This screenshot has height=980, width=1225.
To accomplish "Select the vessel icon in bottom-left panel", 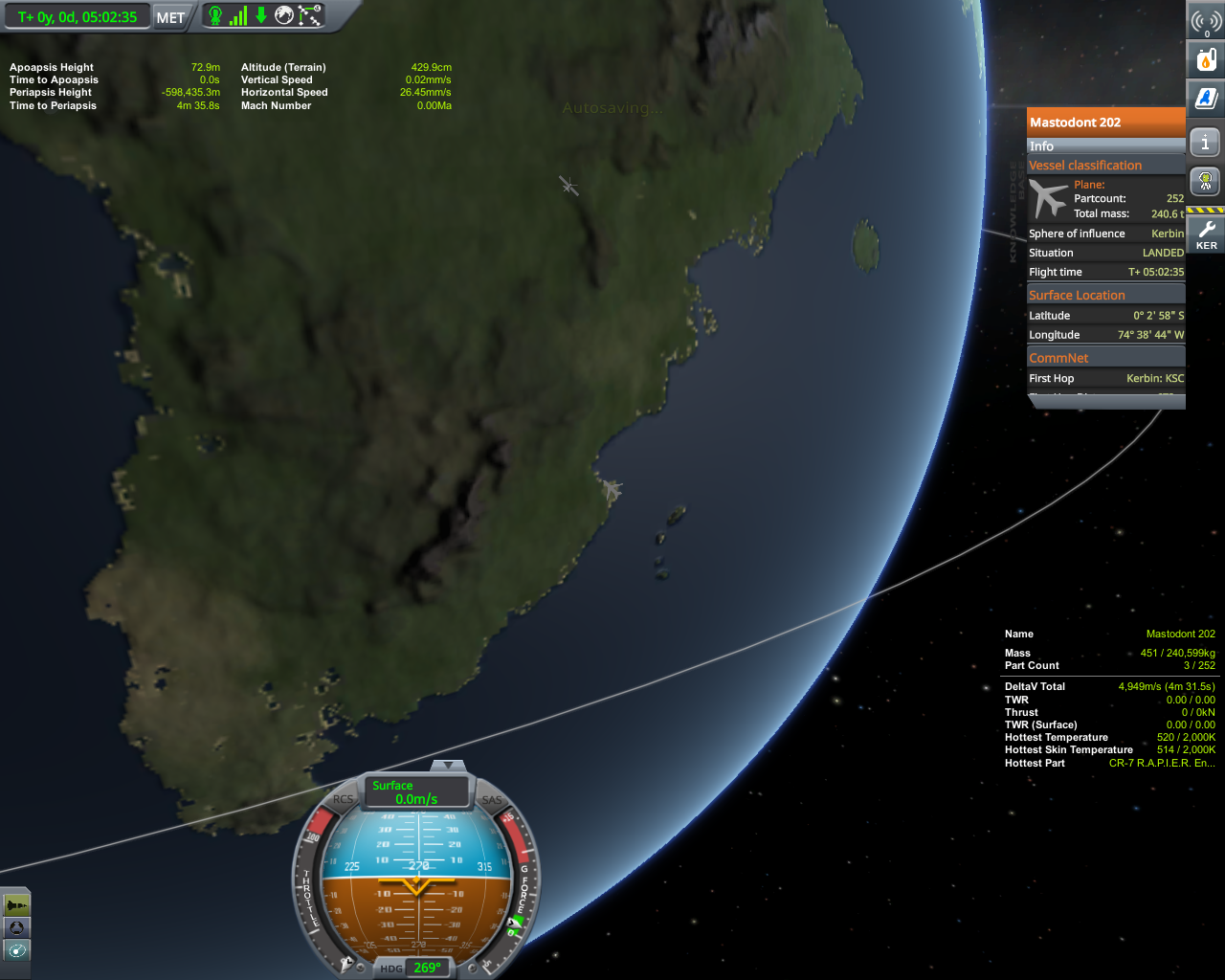I will click(x=16, y=904).
